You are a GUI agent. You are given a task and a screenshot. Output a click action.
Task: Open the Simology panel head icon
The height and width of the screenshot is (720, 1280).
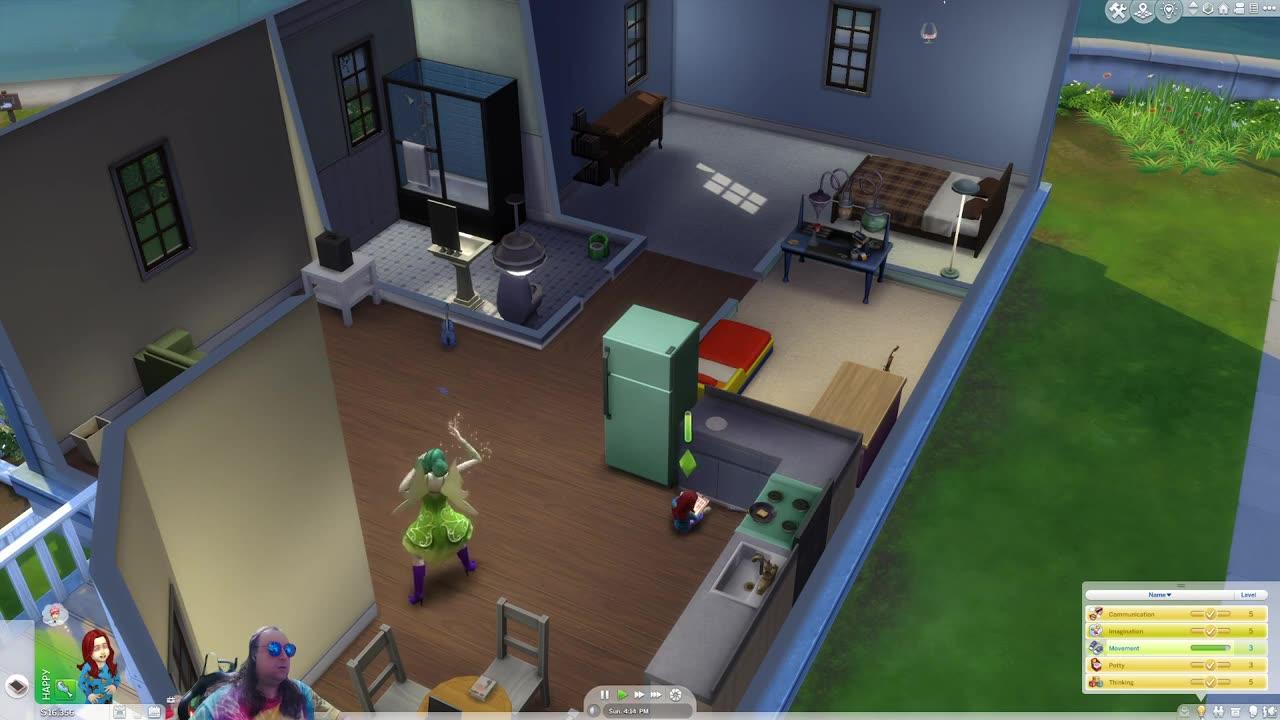click(x=1255, y=710)
